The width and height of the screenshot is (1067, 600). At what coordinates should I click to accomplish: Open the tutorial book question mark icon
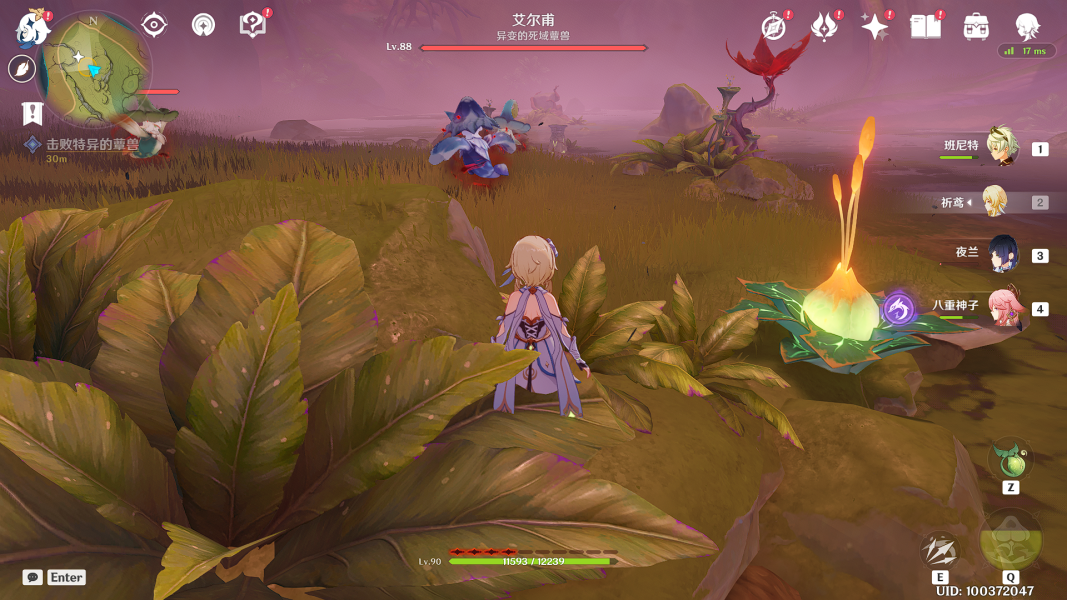pyautogui.click(x=253, y=25)
